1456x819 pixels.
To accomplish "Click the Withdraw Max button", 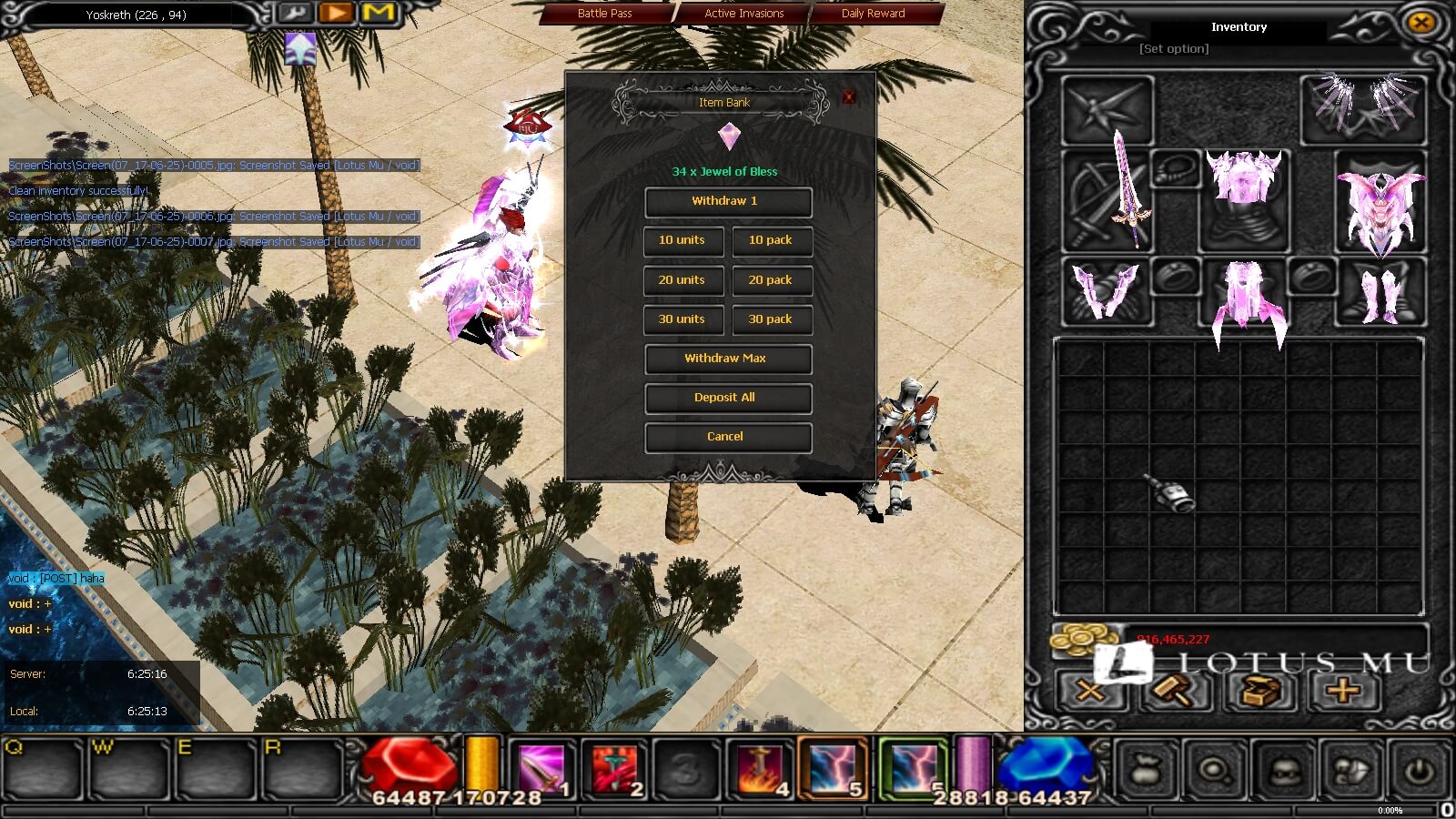I will pyautogui.click(x=727, y=359).
